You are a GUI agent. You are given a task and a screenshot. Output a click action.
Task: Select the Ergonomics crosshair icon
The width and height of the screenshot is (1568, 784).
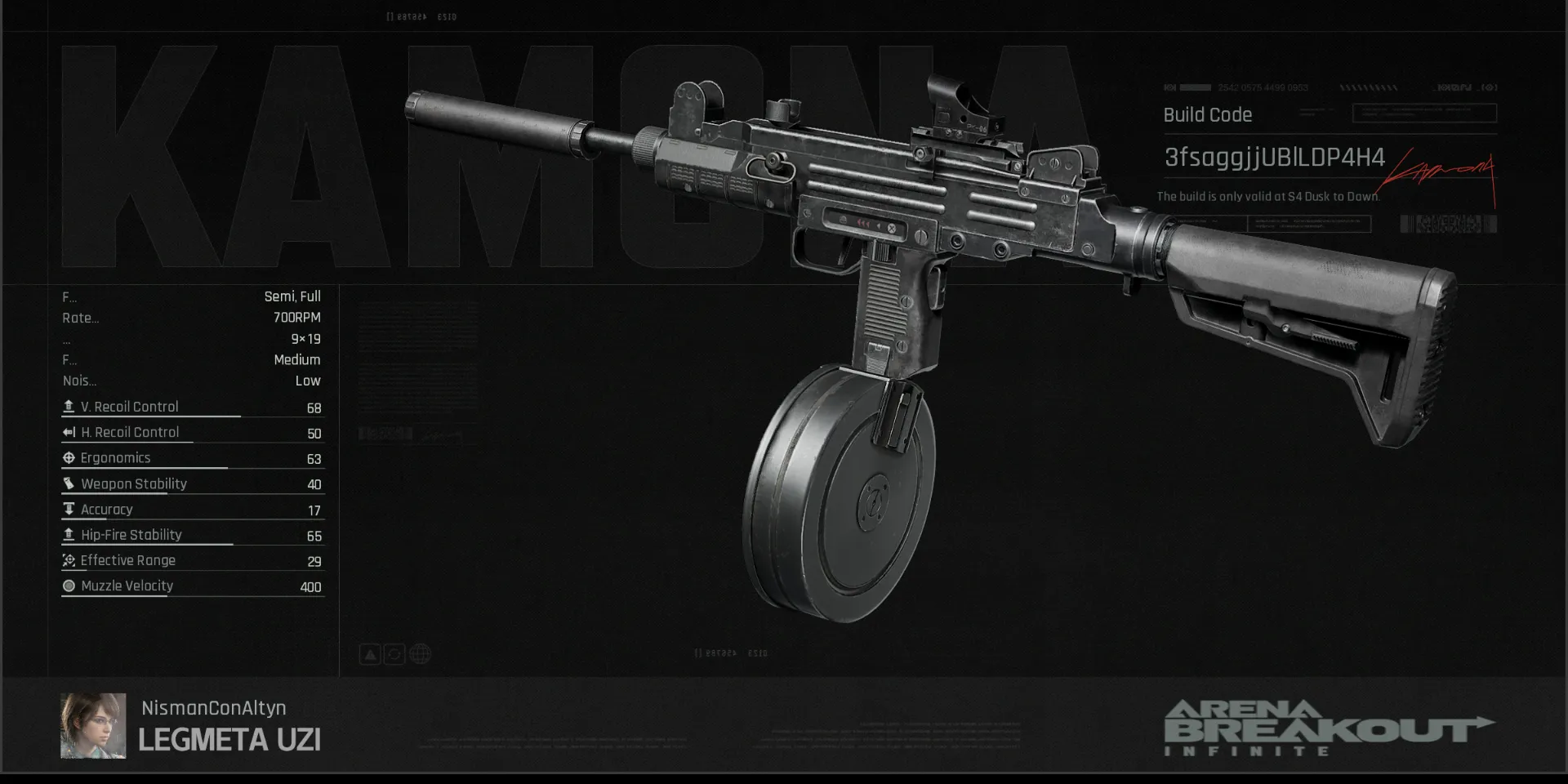tap(69, 457)
